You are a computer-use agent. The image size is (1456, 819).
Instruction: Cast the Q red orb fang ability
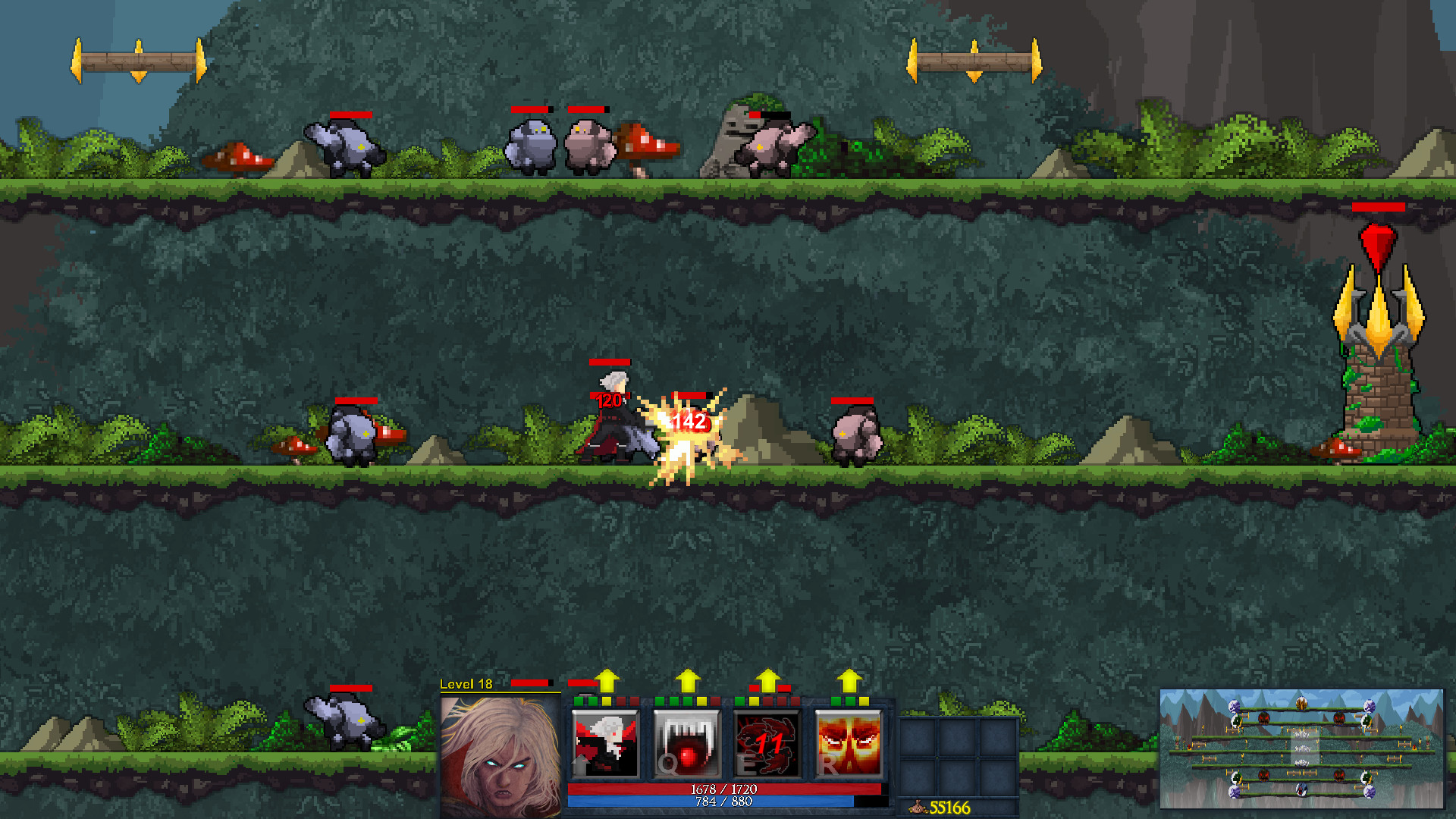[x=686, y=742]
